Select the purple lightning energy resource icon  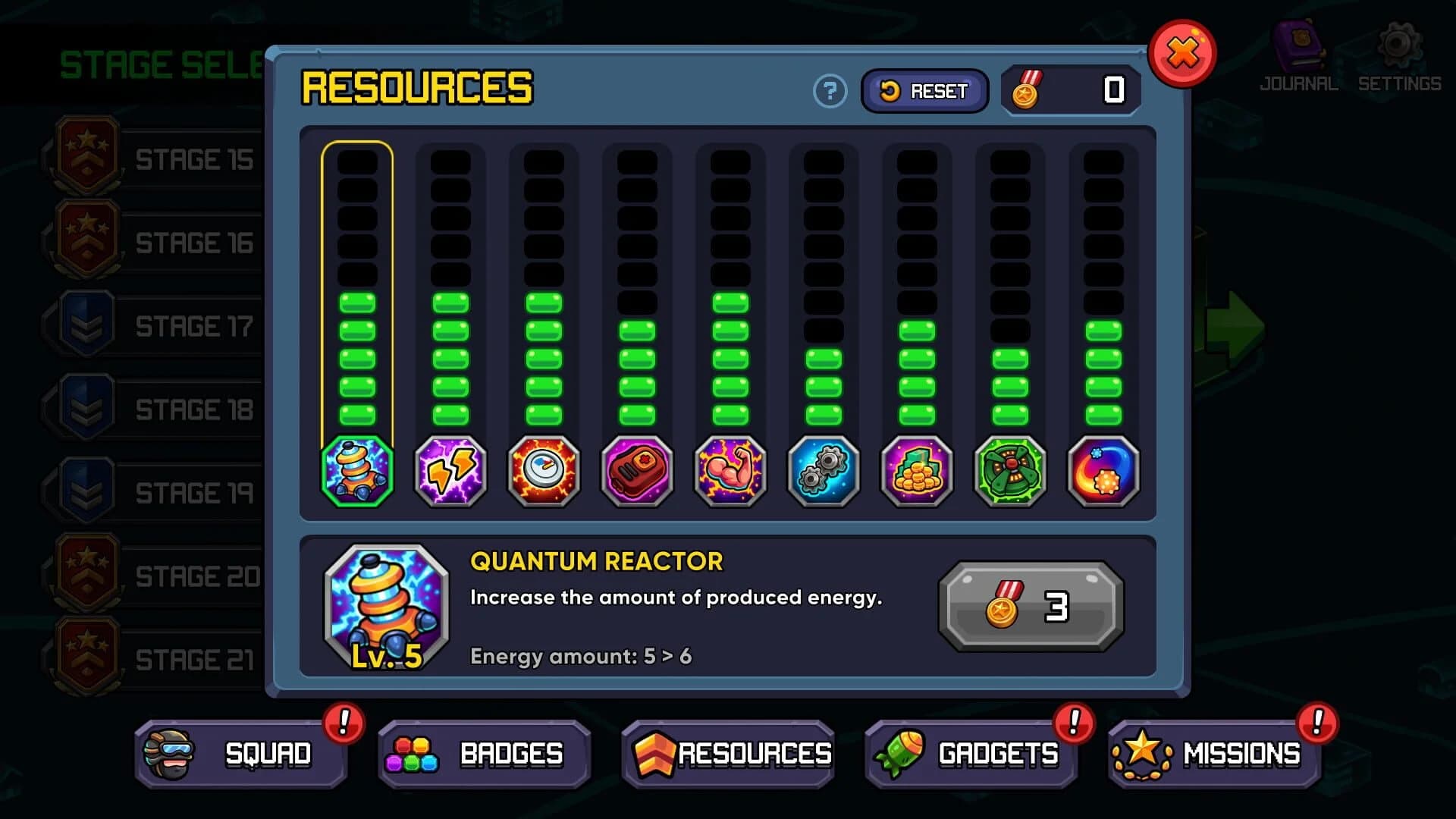click(x=450, y=472)
